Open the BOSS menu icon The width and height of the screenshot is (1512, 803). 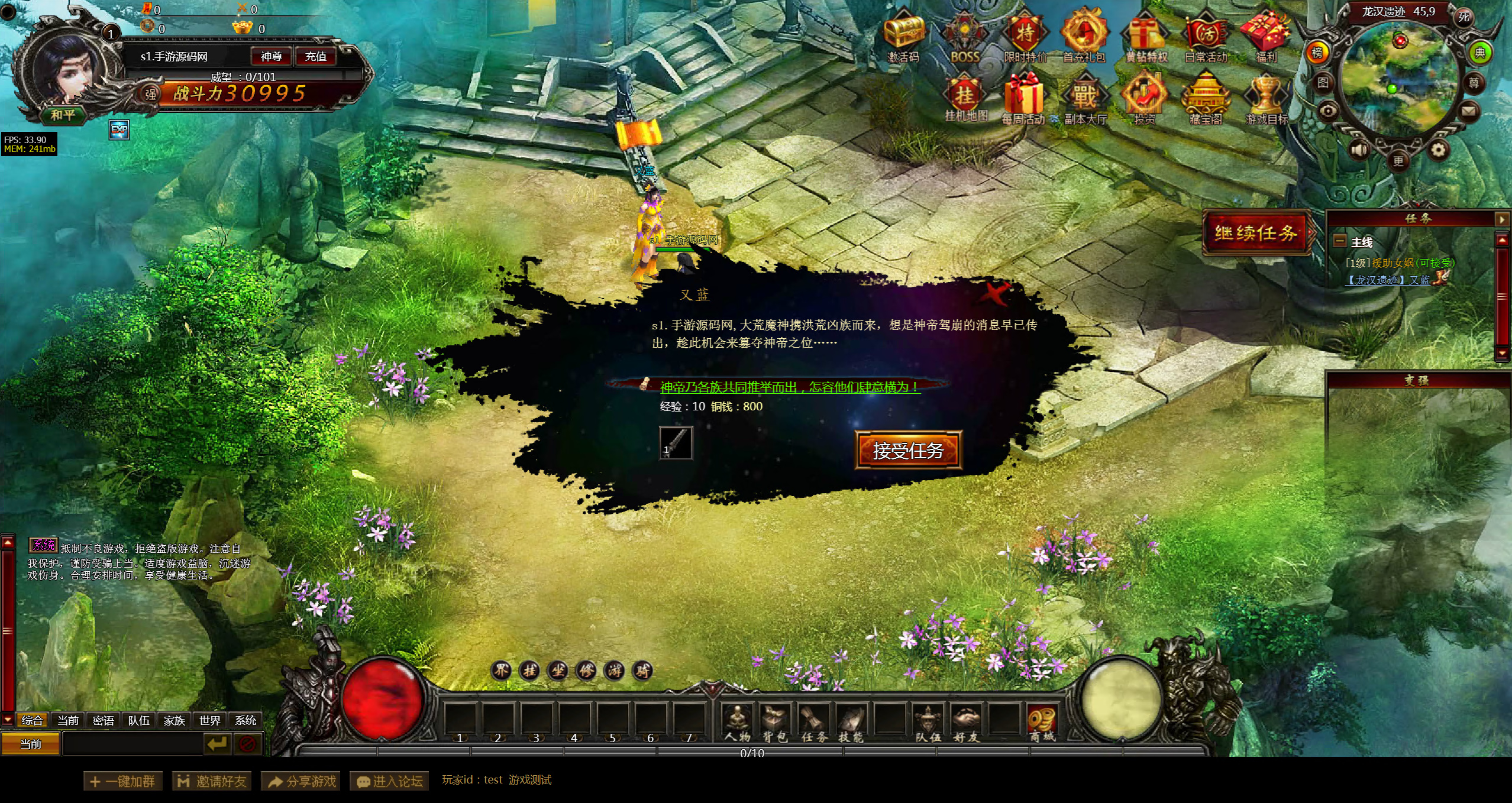point(965,37)
